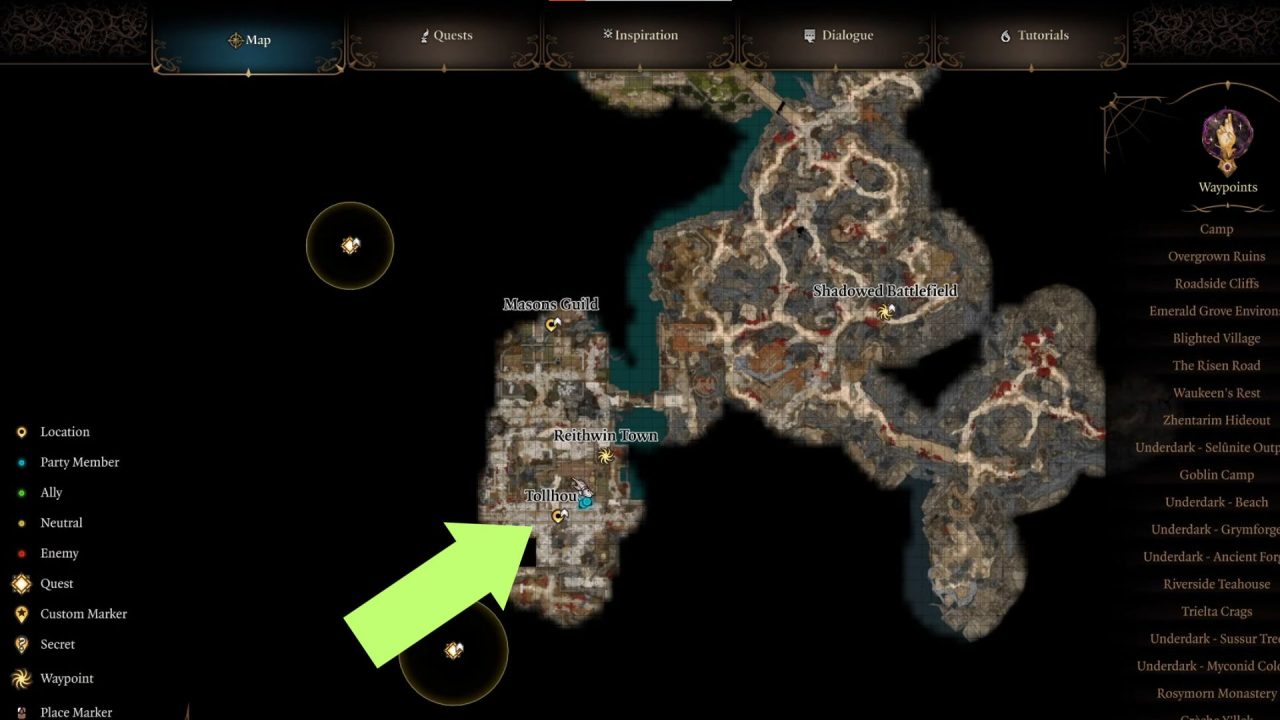Switch to the Inspiration tab
The image size is (1280, 720).
point(639,35)
